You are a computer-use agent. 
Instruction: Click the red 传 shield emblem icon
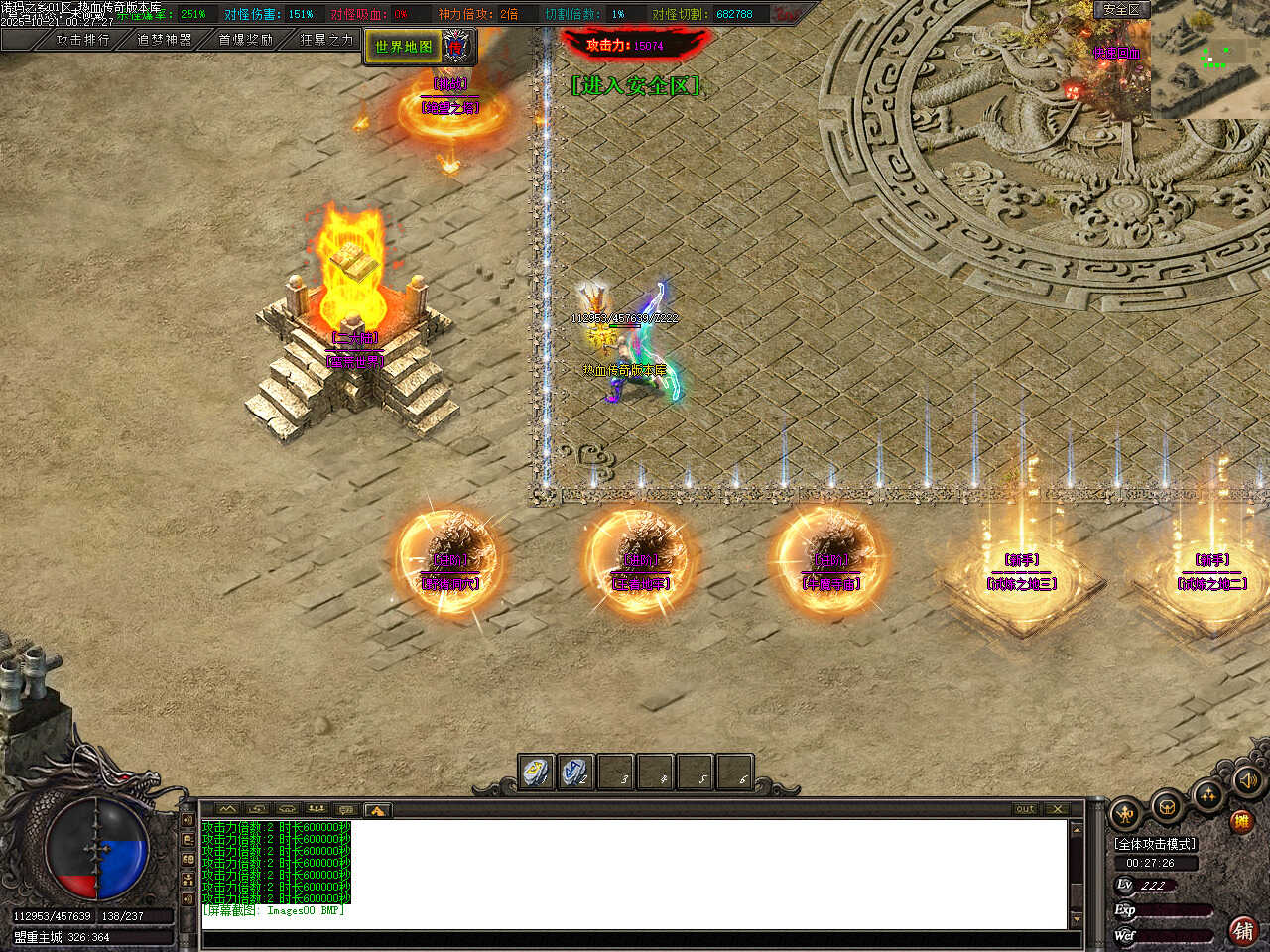[455, 46]
